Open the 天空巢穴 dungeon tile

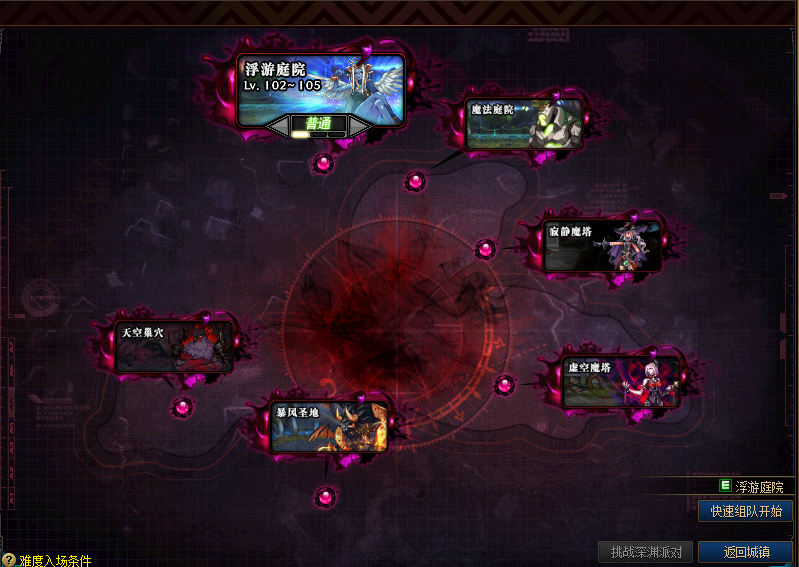[x=175, y=346]
